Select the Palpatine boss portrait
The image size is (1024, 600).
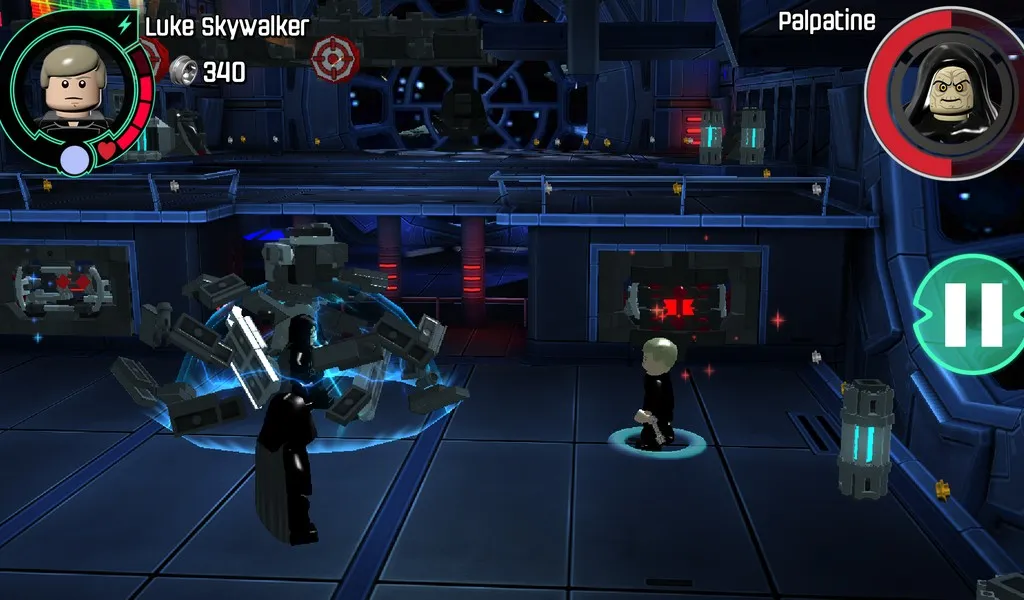(x=945, y=92)
